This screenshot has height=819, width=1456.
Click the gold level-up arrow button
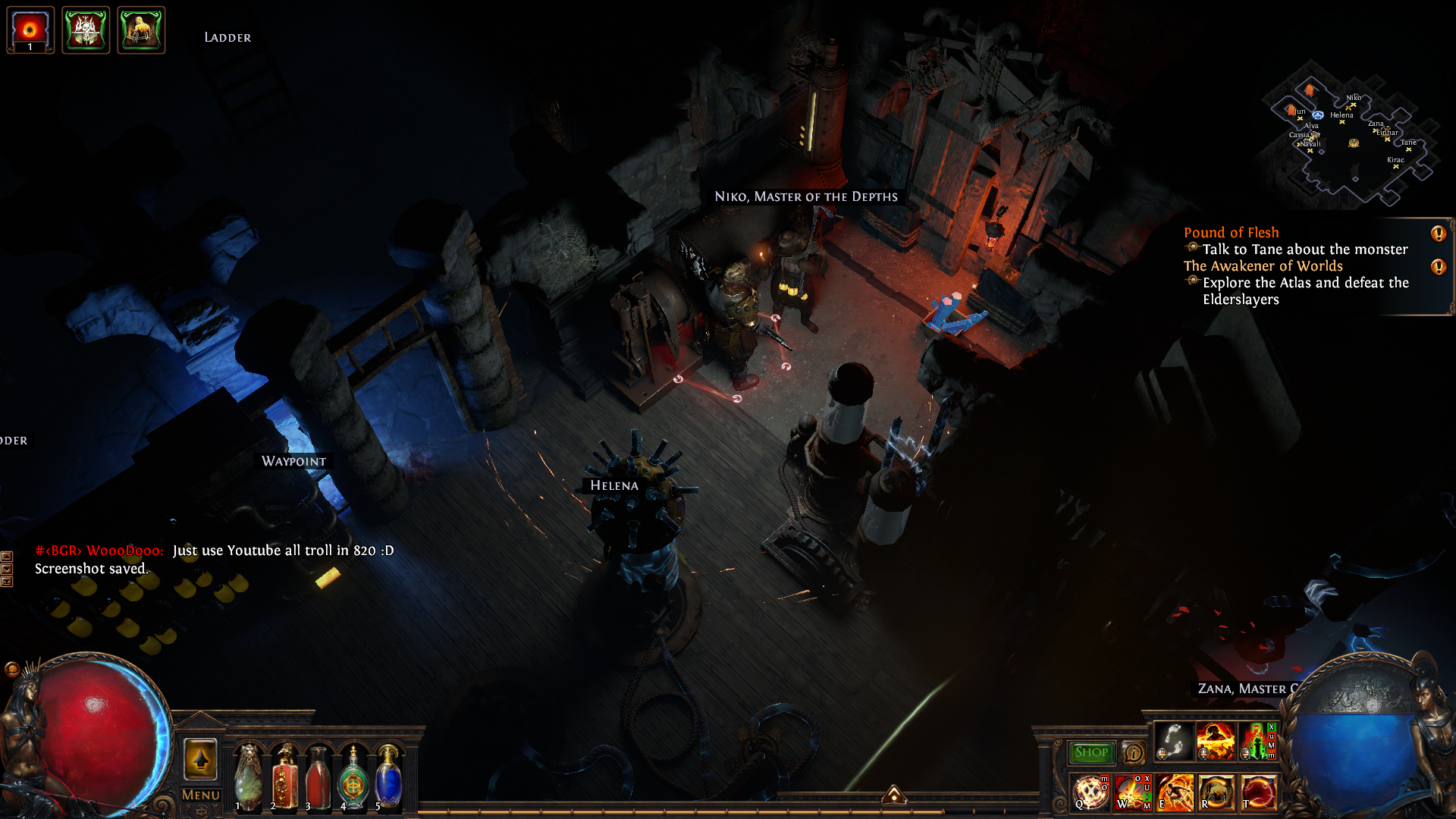(200, 759)
